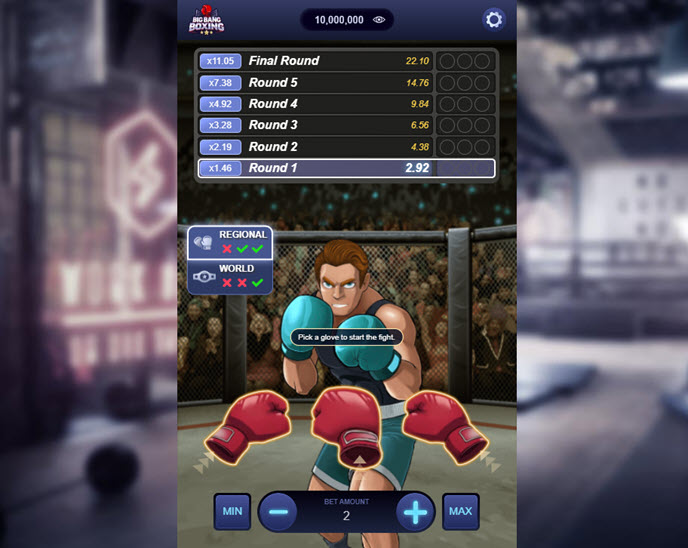Viewport: 688px width, 548px height.
Task: Switch to World championship mode
Action: point(230,276)
